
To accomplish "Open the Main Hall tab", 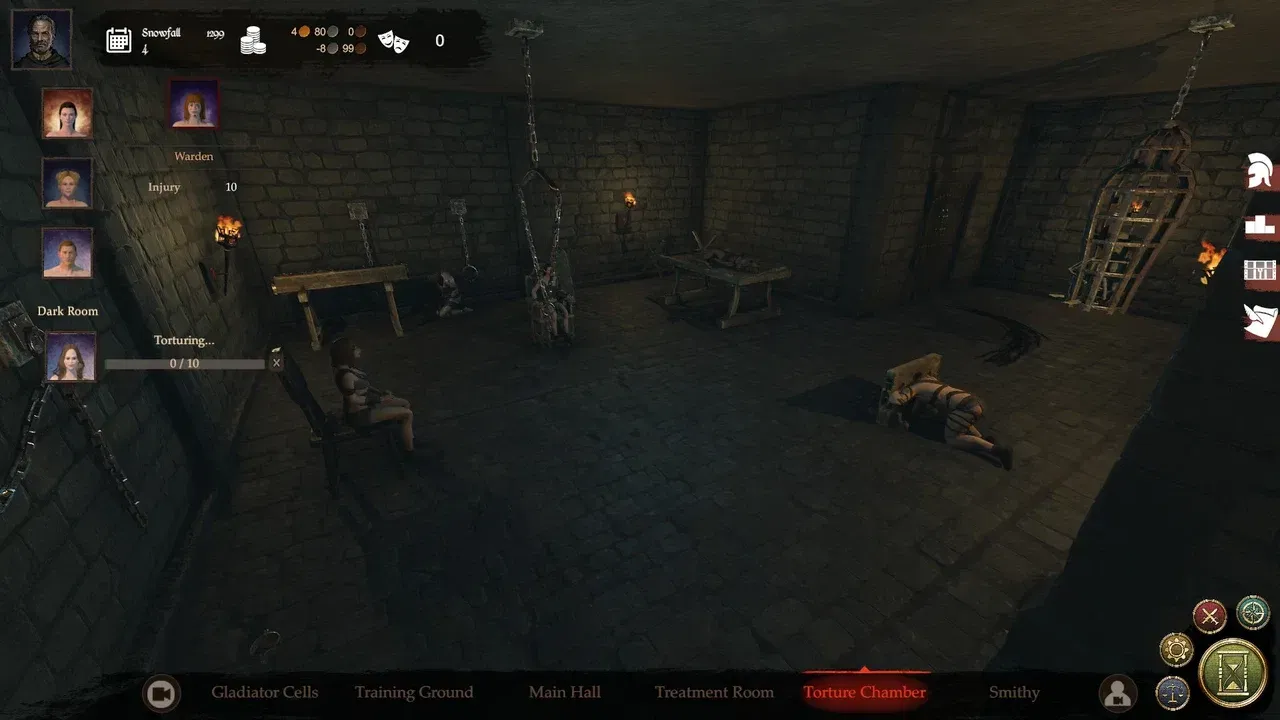I will point(565,691).
